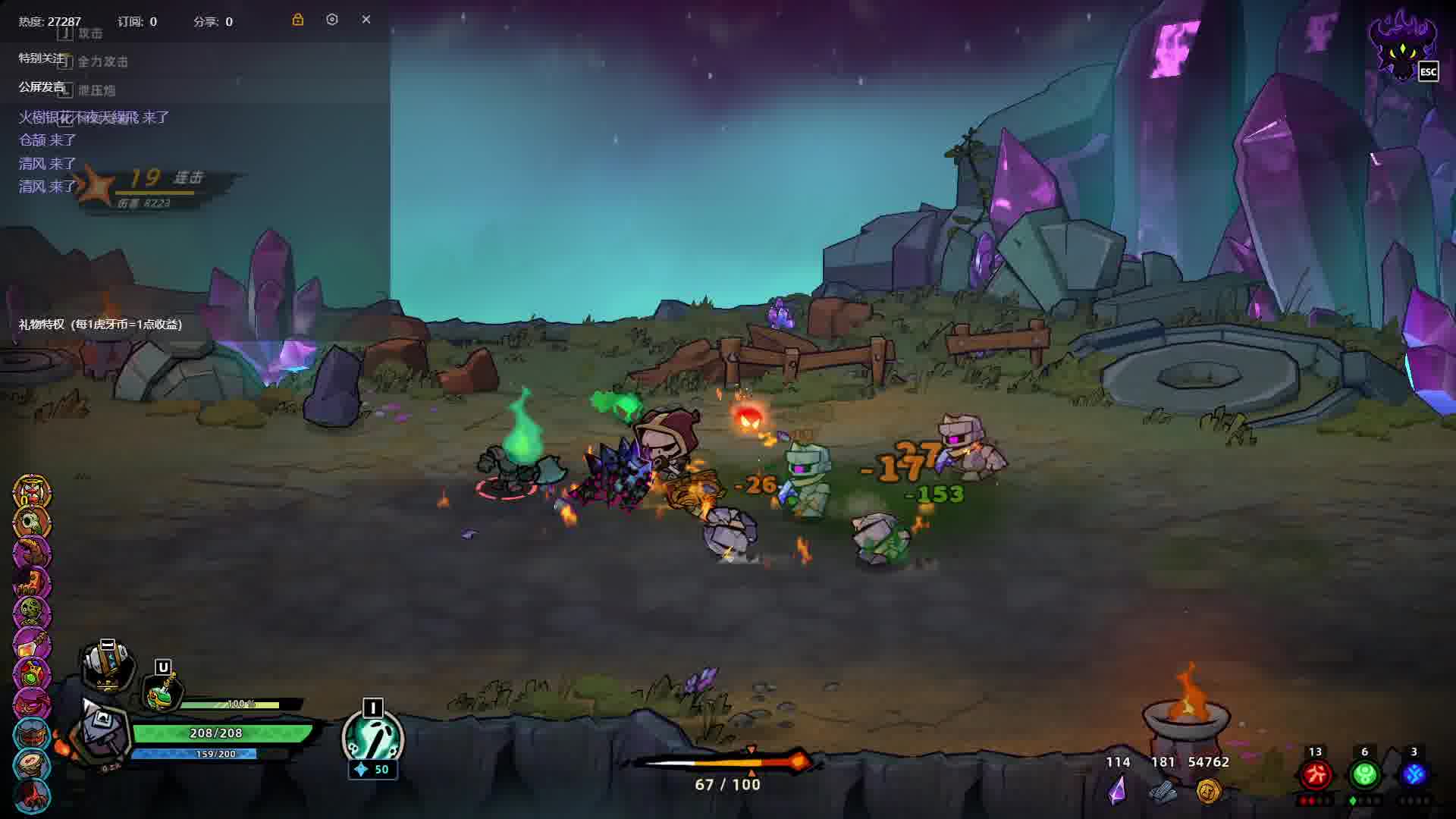This screenshot has height=819, width=1456.
Task: Toggle the stream overlay lock
Action: 298,20
